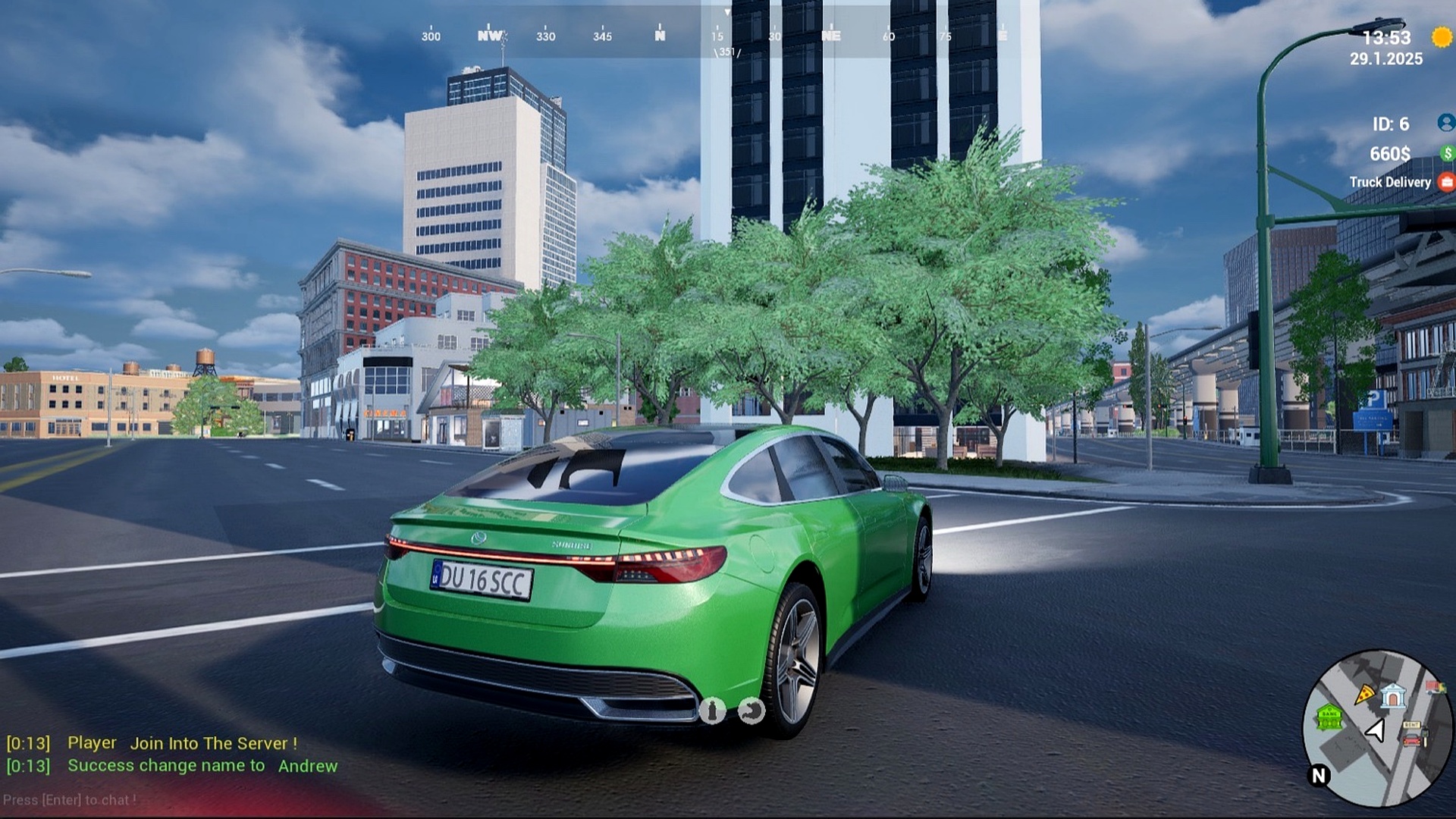
Task: Click the red briefcase job icon
Action: click(x=1447, y=182)
